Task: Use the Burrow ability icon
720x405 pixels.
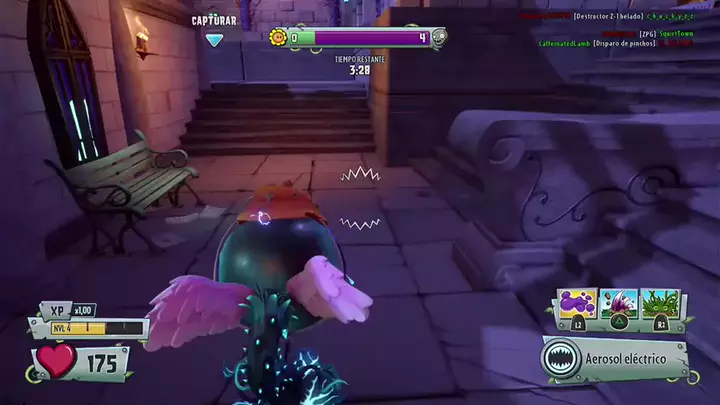Action: pyautogui.click(x=620, y=303)
